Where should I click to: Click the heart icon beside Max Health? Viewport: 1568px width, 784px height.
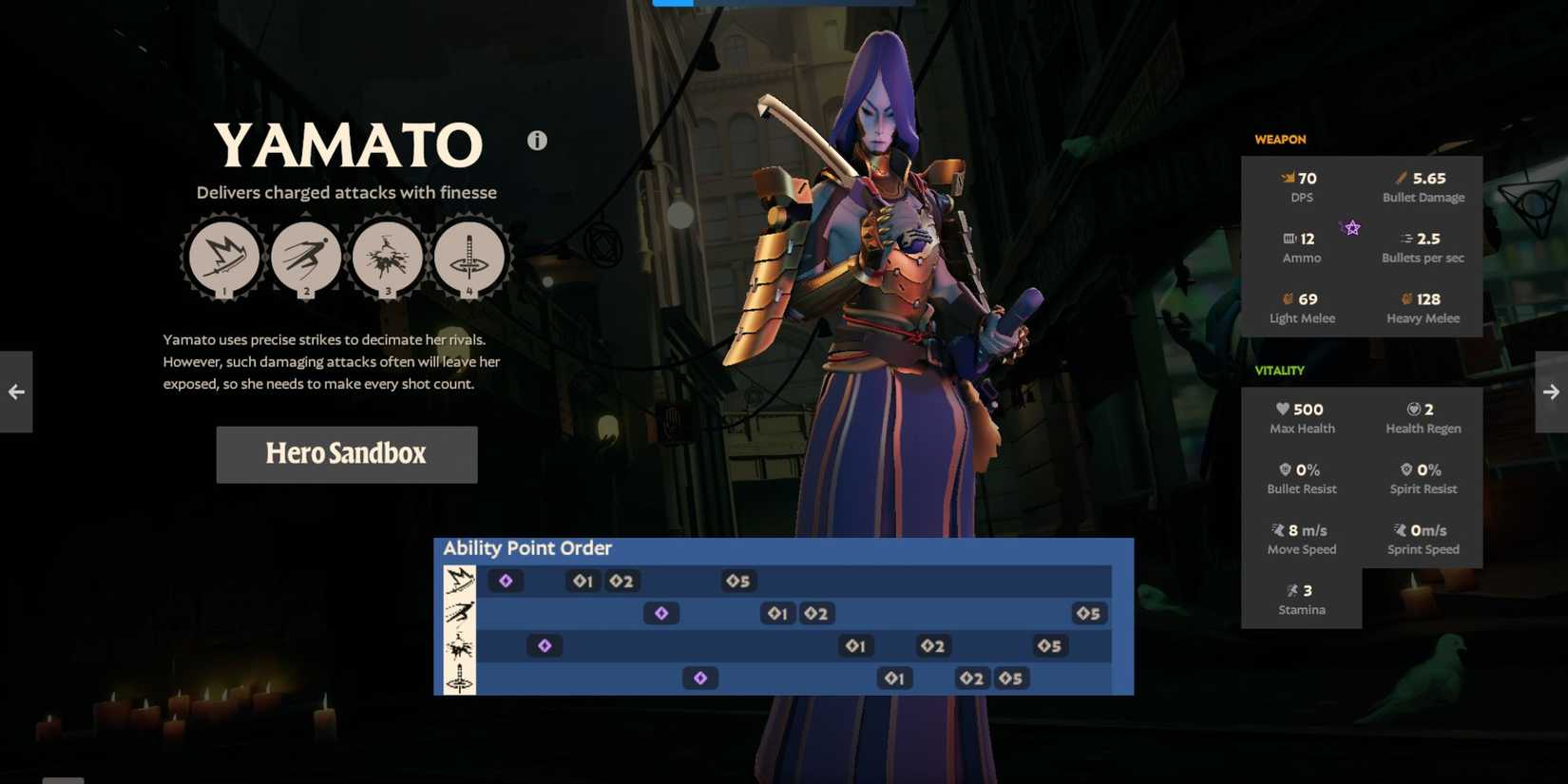click(x=1281, y=409)
